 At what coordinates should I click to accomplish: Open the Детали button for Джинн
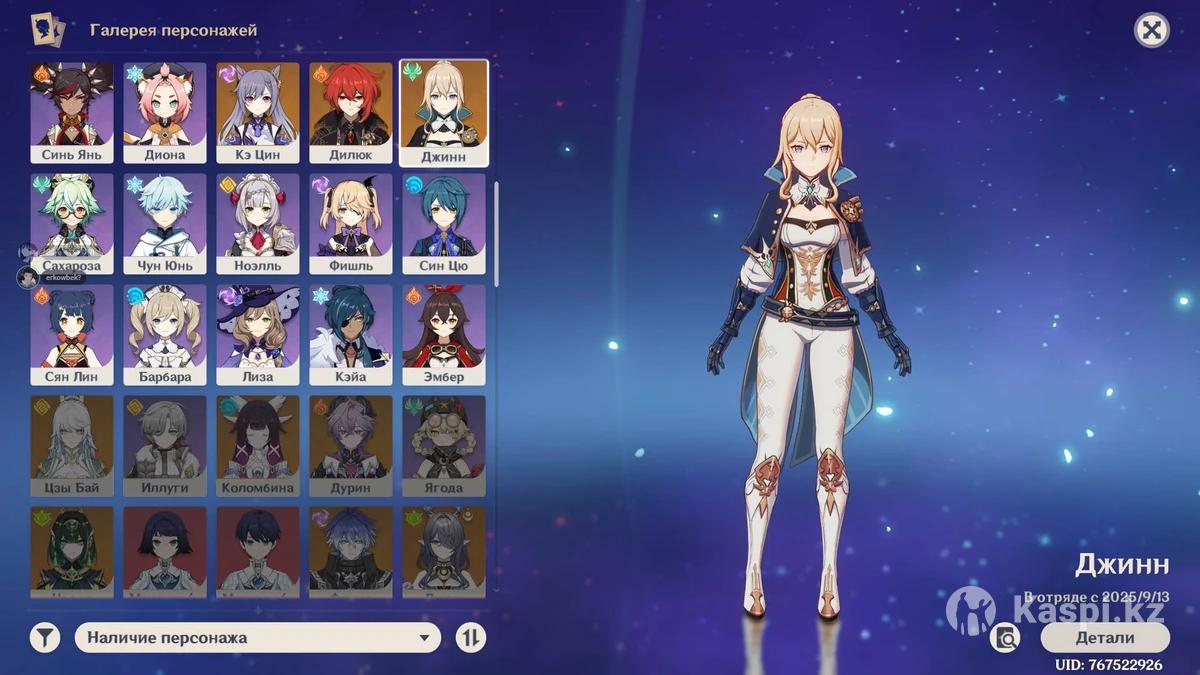click(1105, 638)
